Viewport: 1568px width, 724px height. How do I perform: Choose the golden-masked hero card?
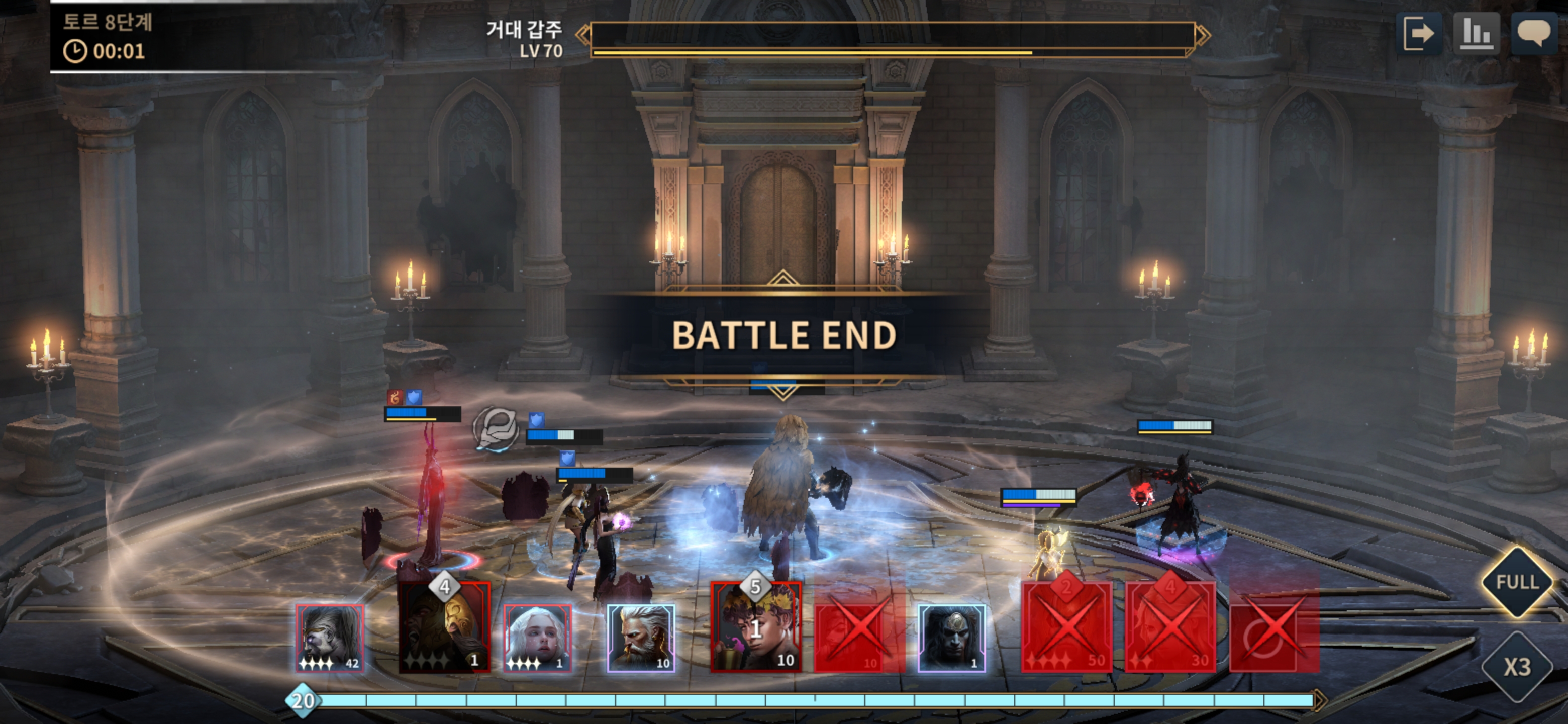(444, 627)
